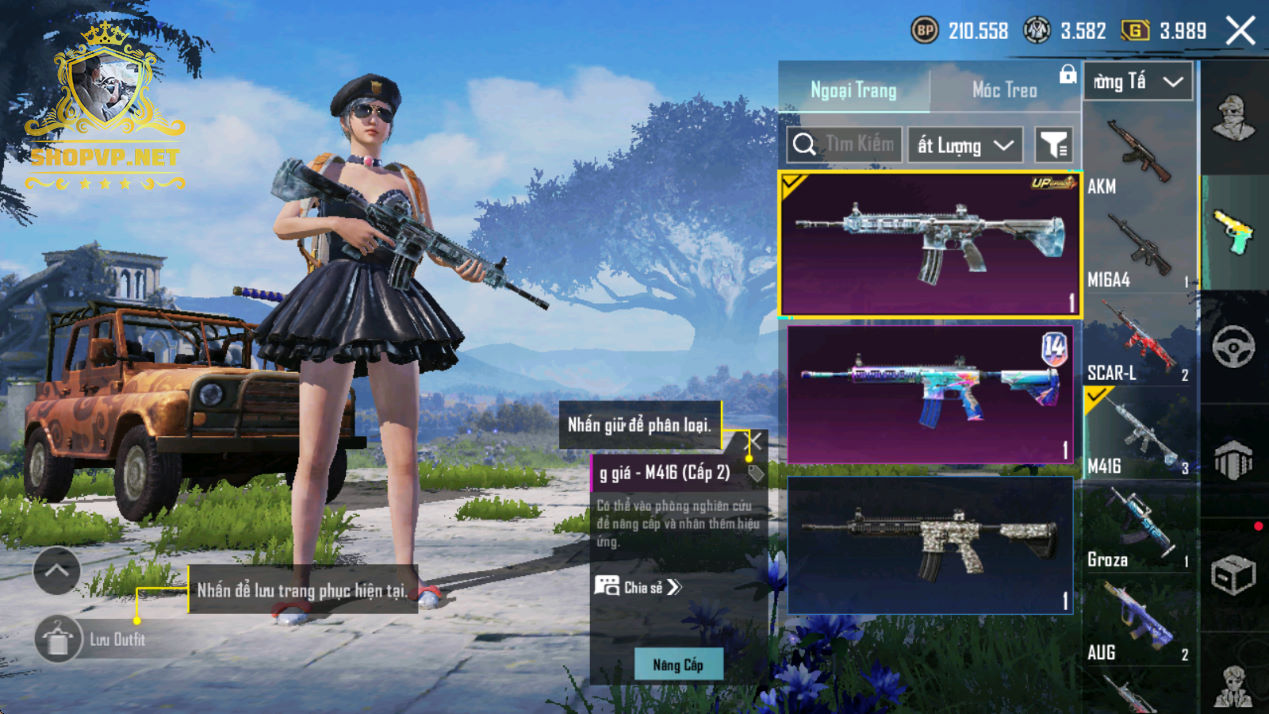Select the glacier M416 skin card

click(929, 245)
